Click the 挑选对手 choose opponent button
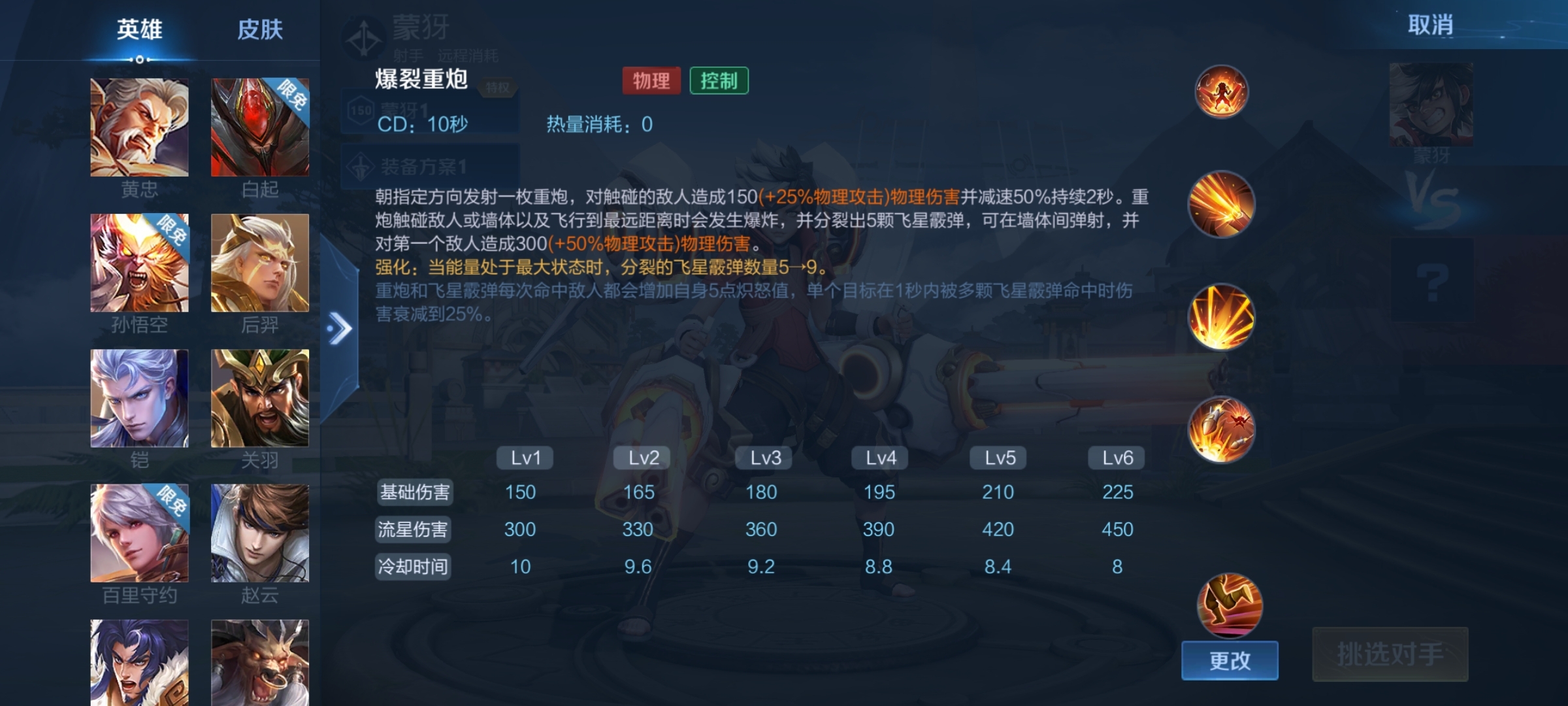 (1390, 654)
